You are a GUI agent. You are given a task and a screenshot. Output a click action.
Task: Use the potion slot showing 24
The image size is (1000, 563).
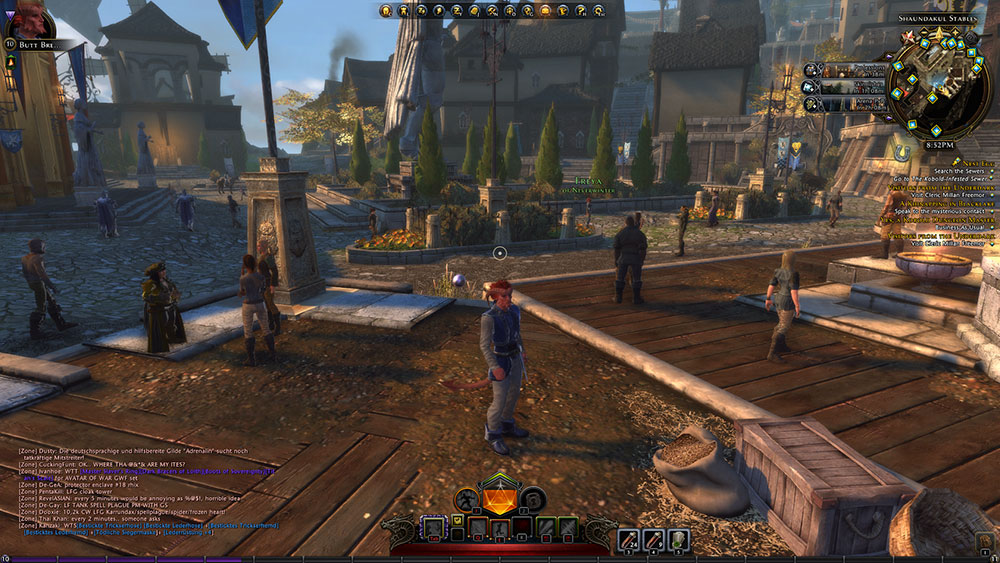[628, 540]
